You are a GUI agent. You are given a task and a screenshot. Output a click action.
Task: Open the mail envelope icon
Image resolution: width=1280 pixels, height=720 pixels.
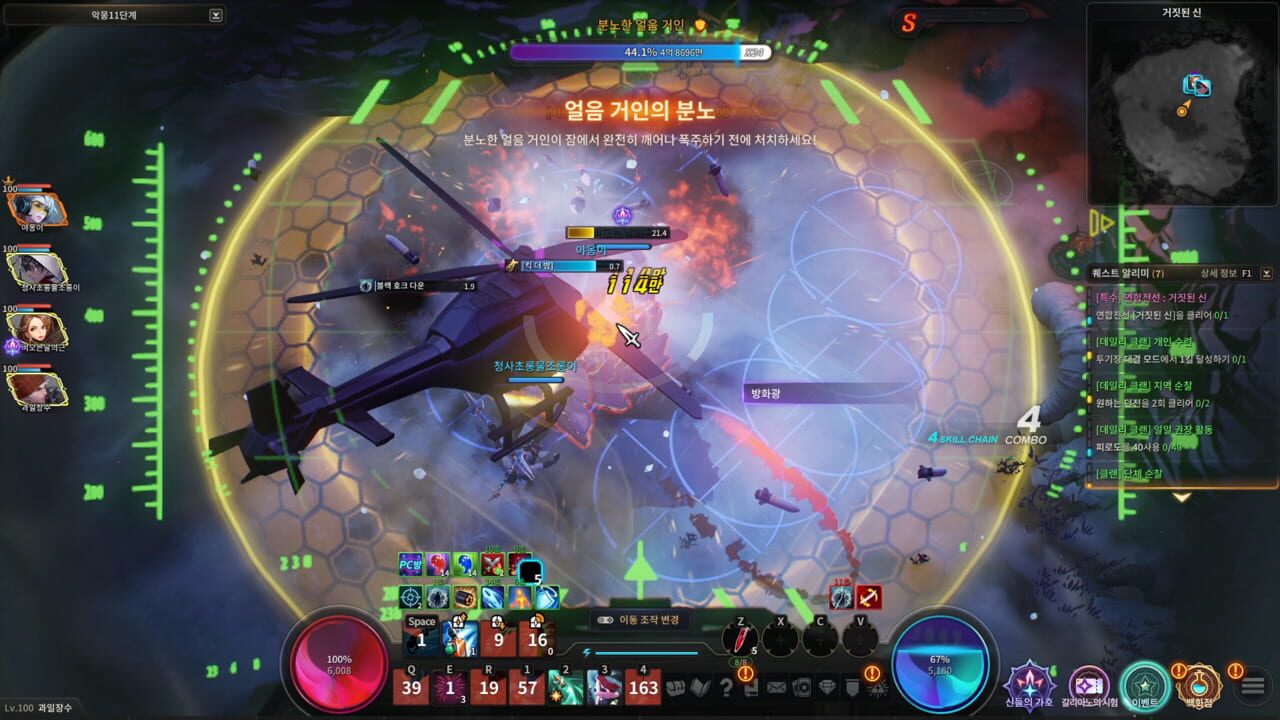point(775,688)
